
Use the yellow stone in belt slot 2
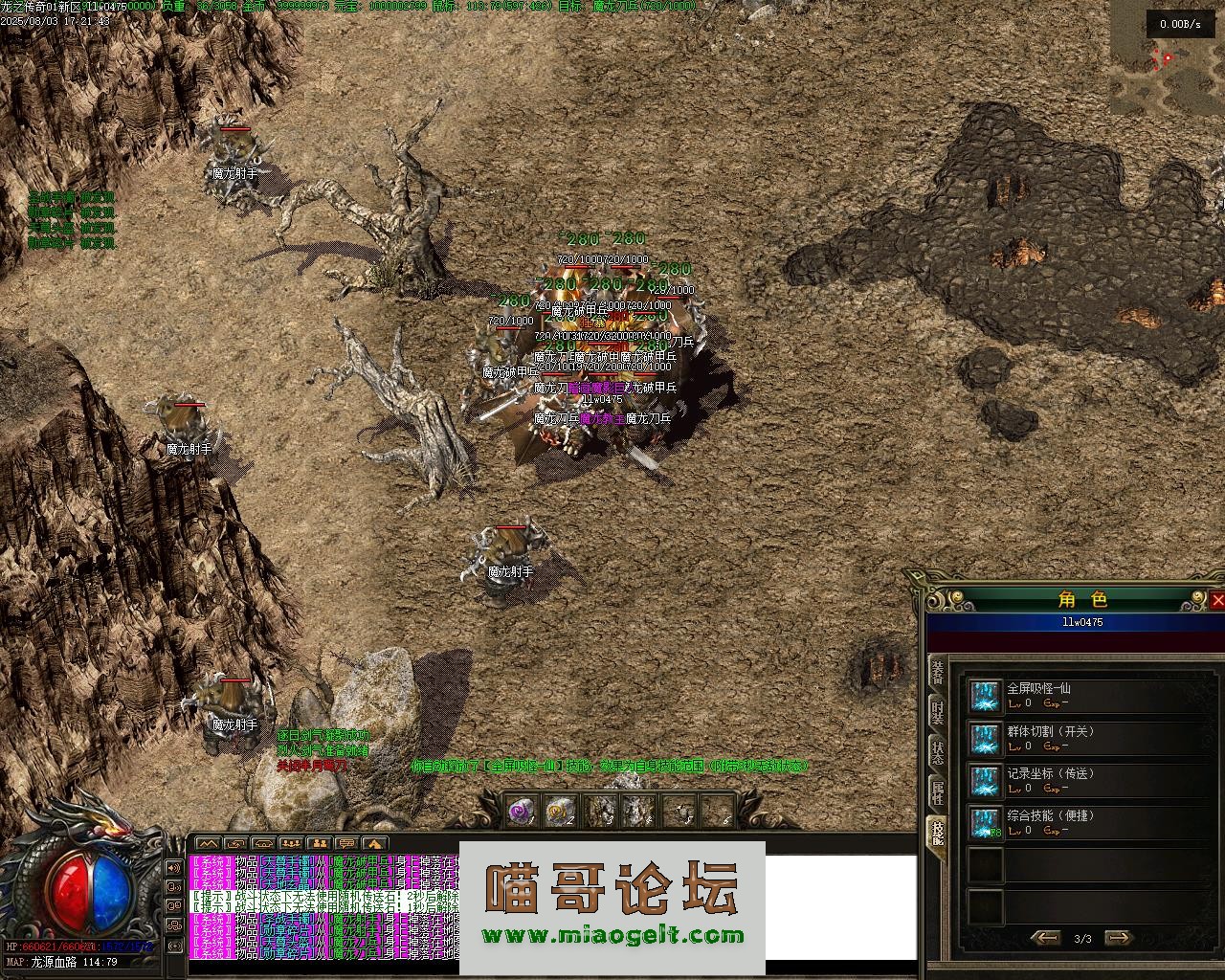[560, 813]
